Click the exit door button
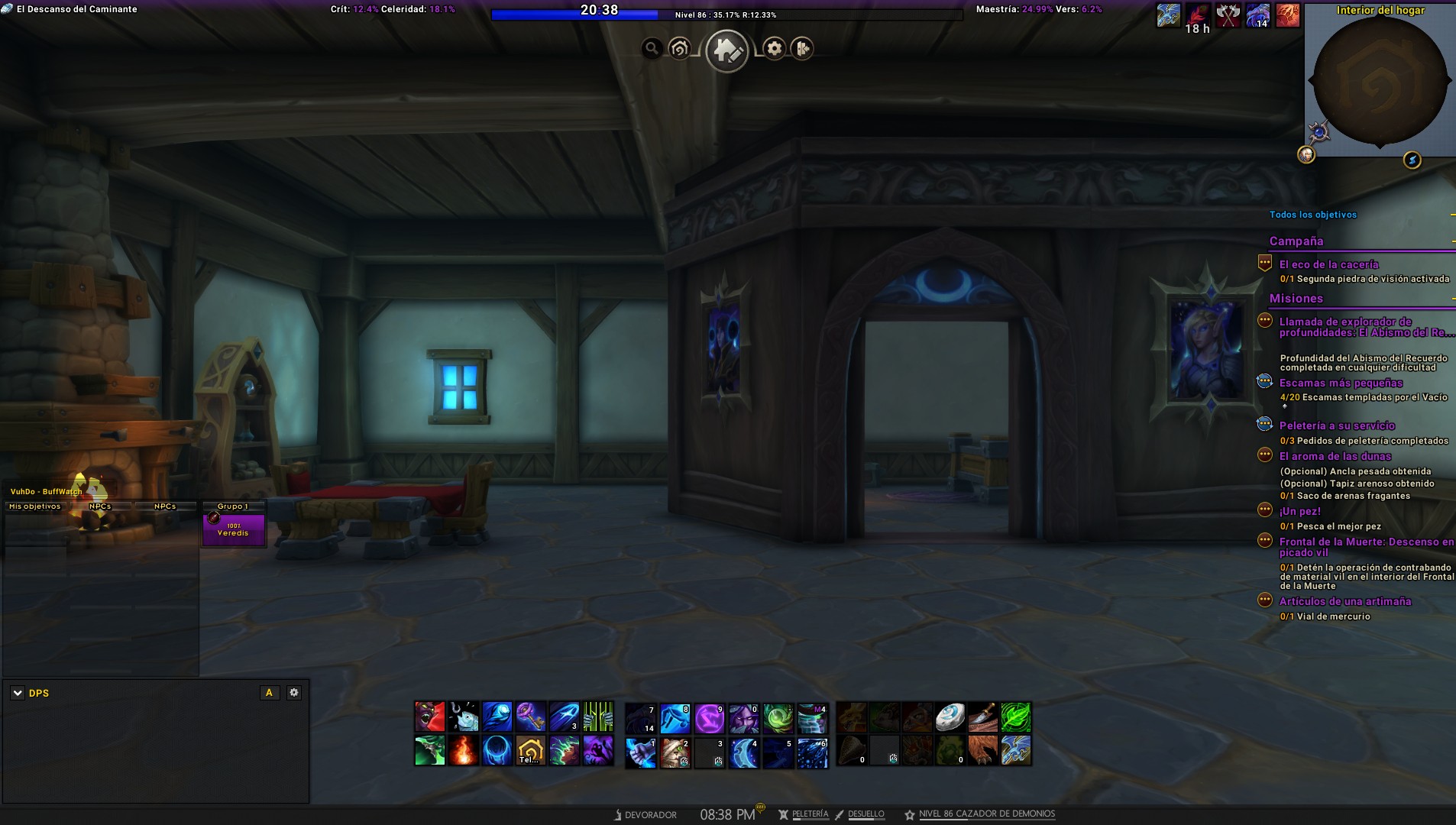This screenshot has height=825, width=1456. point(802,49)
